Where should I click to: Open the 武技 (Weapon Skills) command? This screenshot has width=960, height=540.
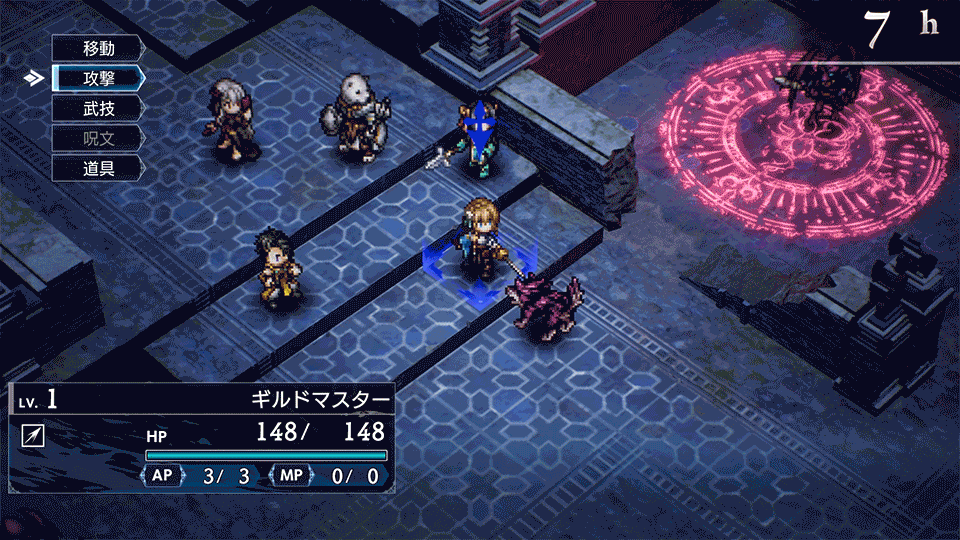click(x=98, y=107)
